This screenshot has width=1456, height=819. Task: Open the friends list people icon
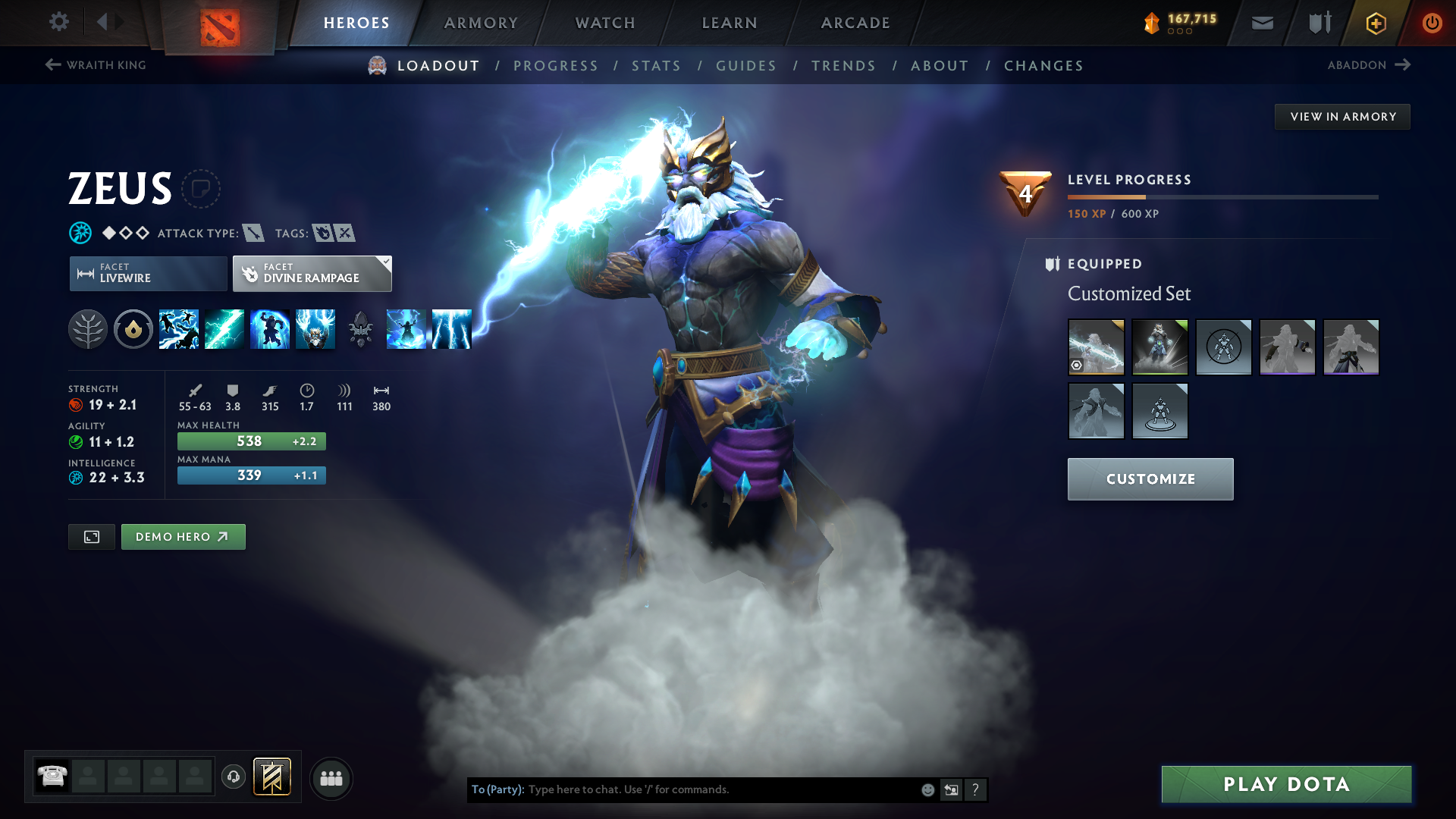click(331, 778)
